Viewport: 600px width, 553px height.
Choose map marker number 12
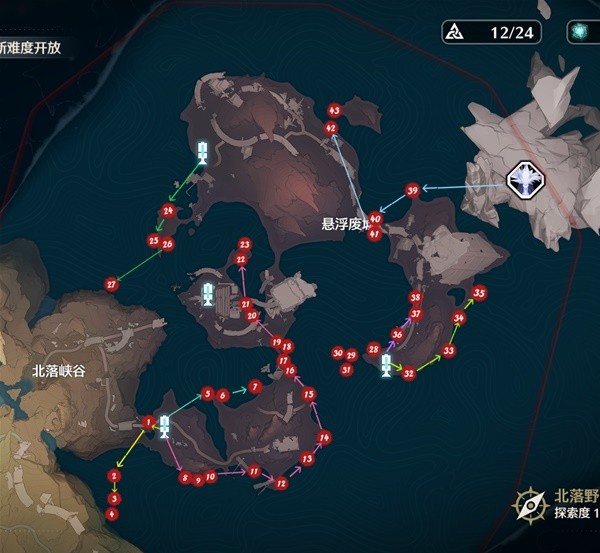tap(282, 484)
